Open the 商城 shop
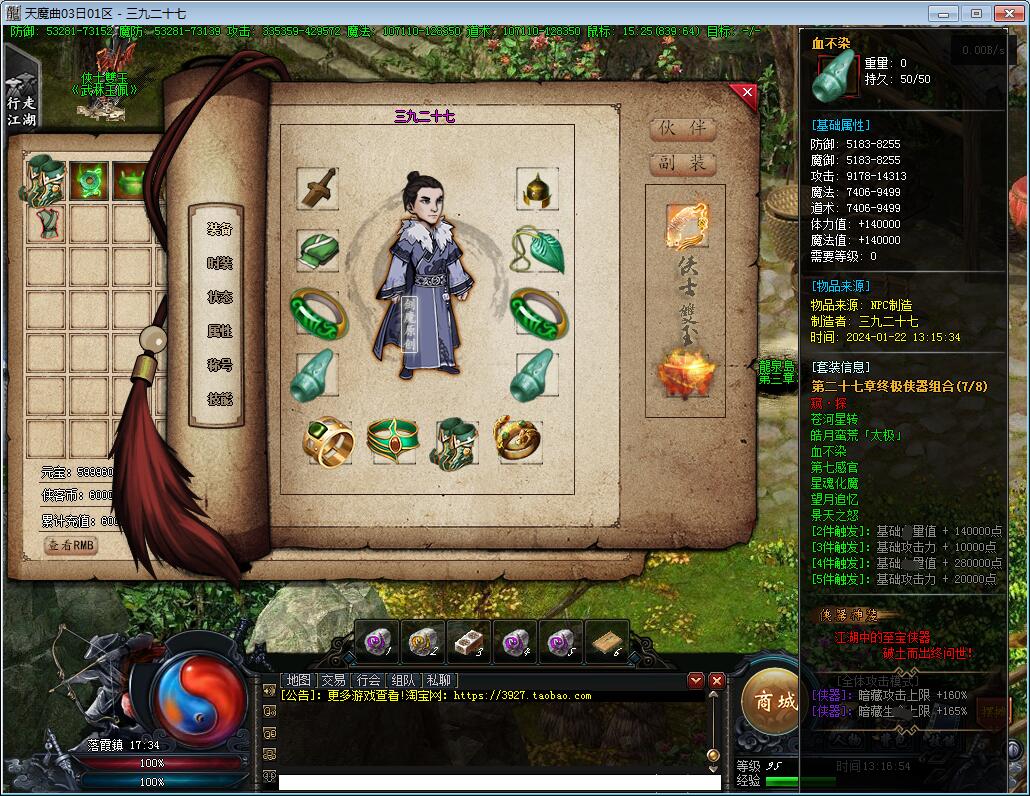Screen dimensions: 1030x796 tap(775, 701)
